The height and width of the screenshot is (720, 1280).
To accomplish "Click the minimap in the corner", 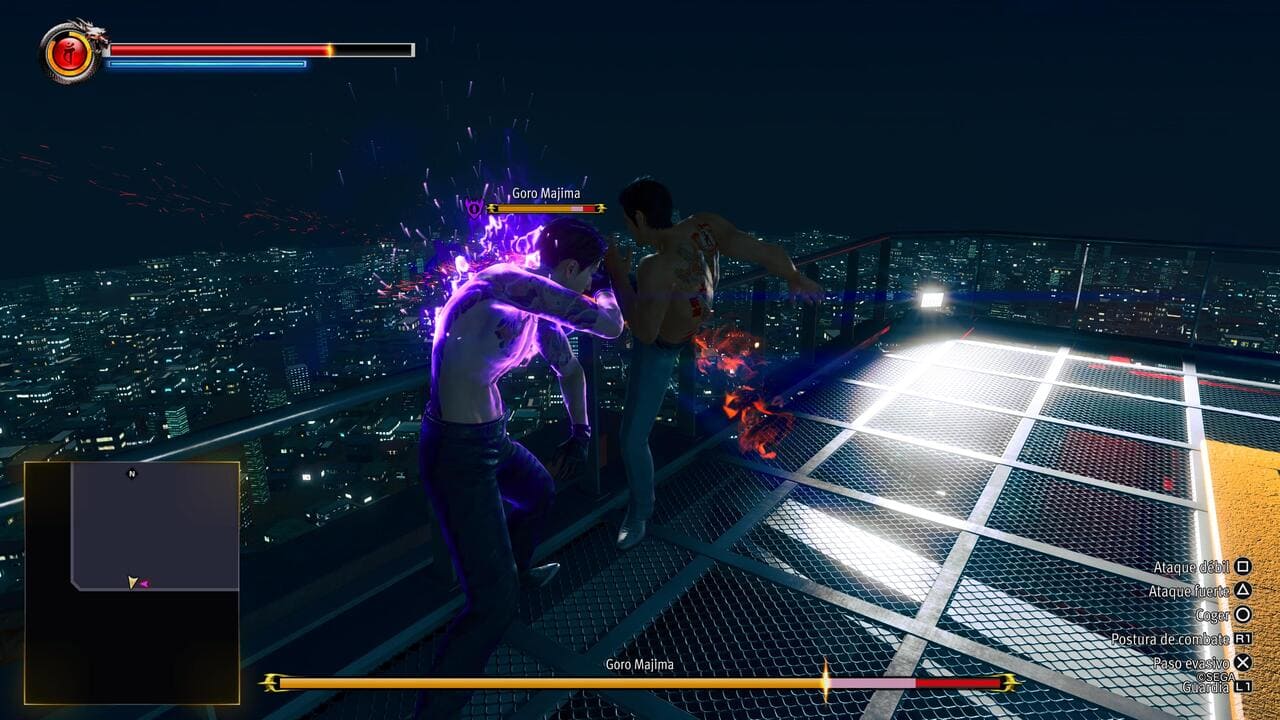I will 132,582.
